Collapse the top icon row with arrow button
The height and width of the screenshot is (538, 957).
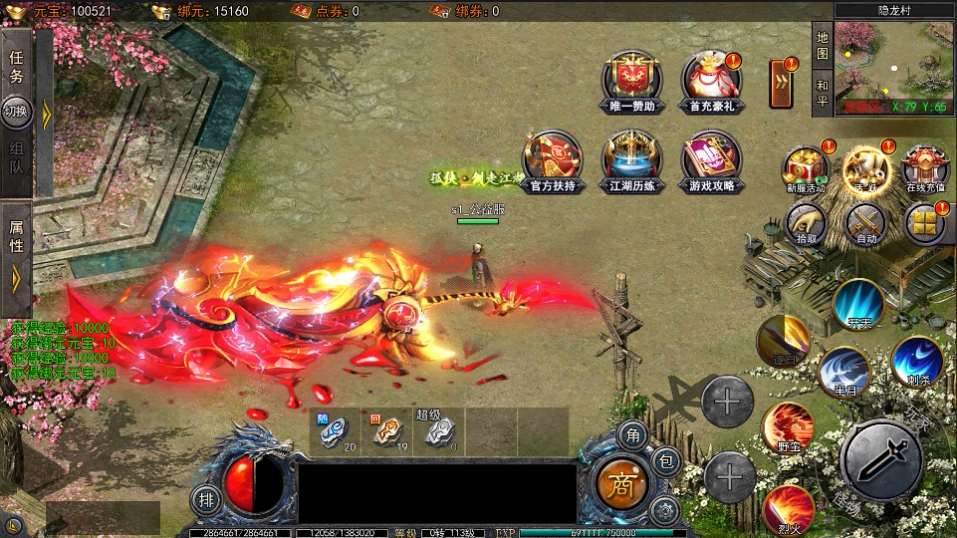(781, 83)
